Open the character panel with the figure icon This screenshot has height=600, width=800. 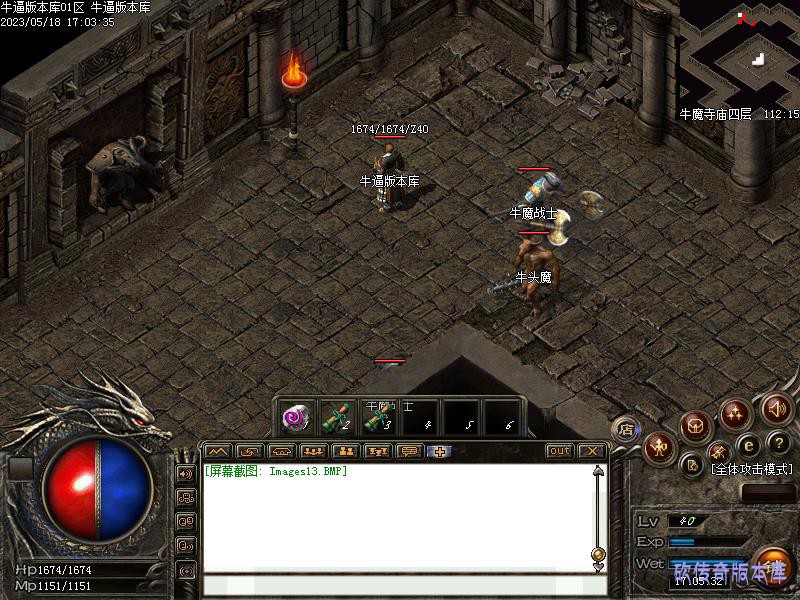point(660,447)
